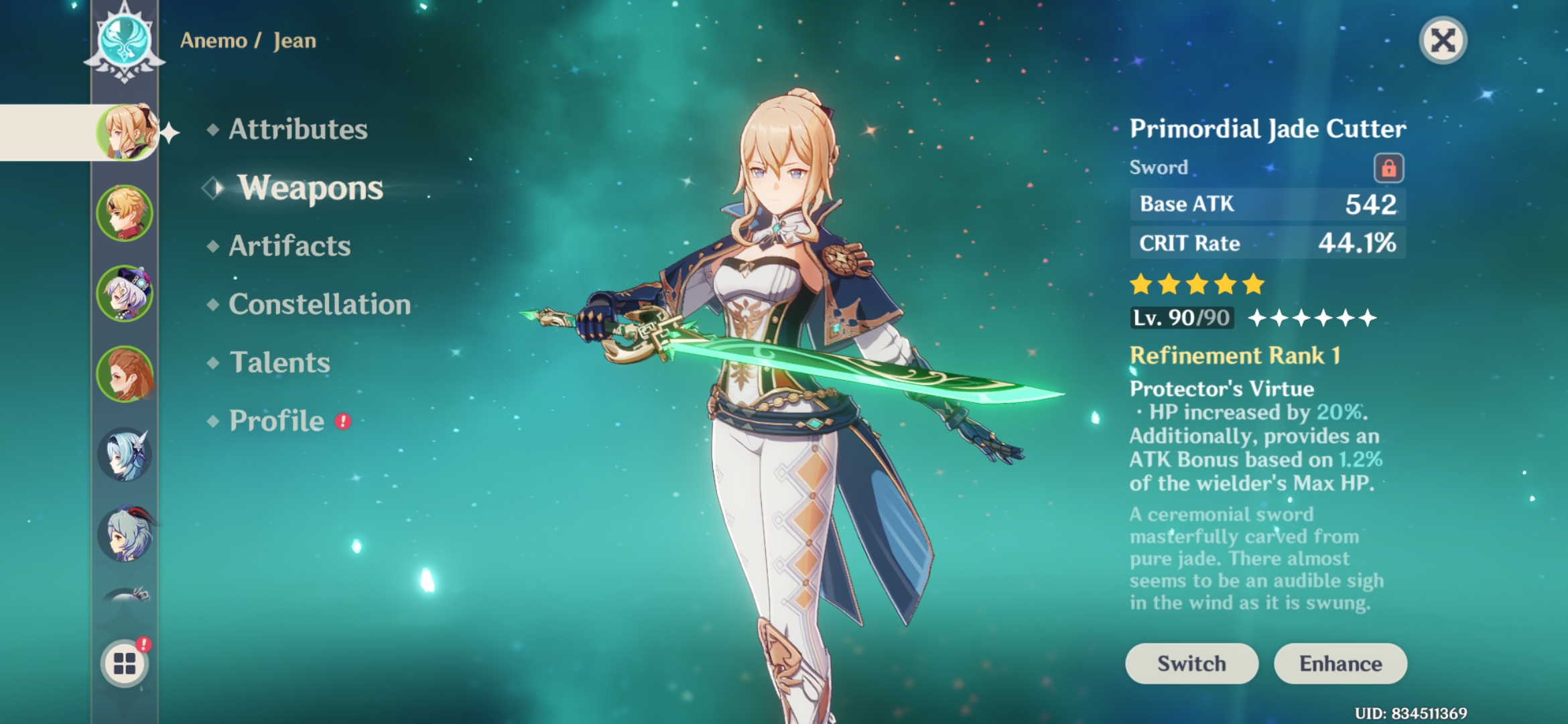Viewport: 1568px width, 724px height.
Task: Open the Attributes section
Action: tap(298, 129)
